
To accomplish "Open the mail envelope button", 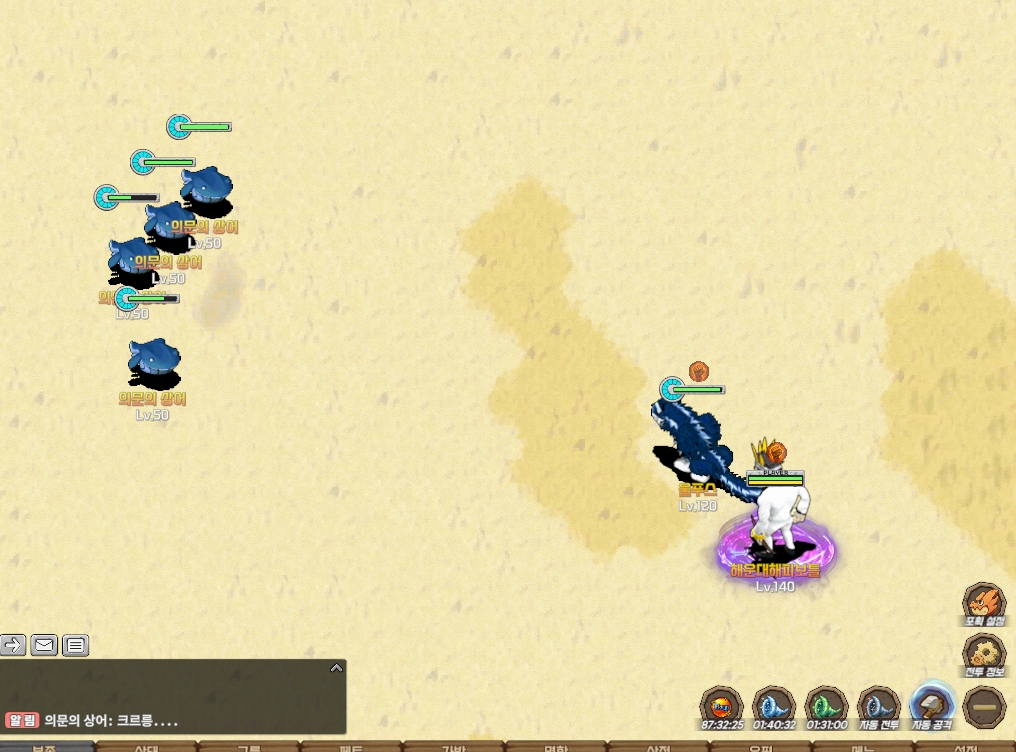I will click(x=44, y=645).
